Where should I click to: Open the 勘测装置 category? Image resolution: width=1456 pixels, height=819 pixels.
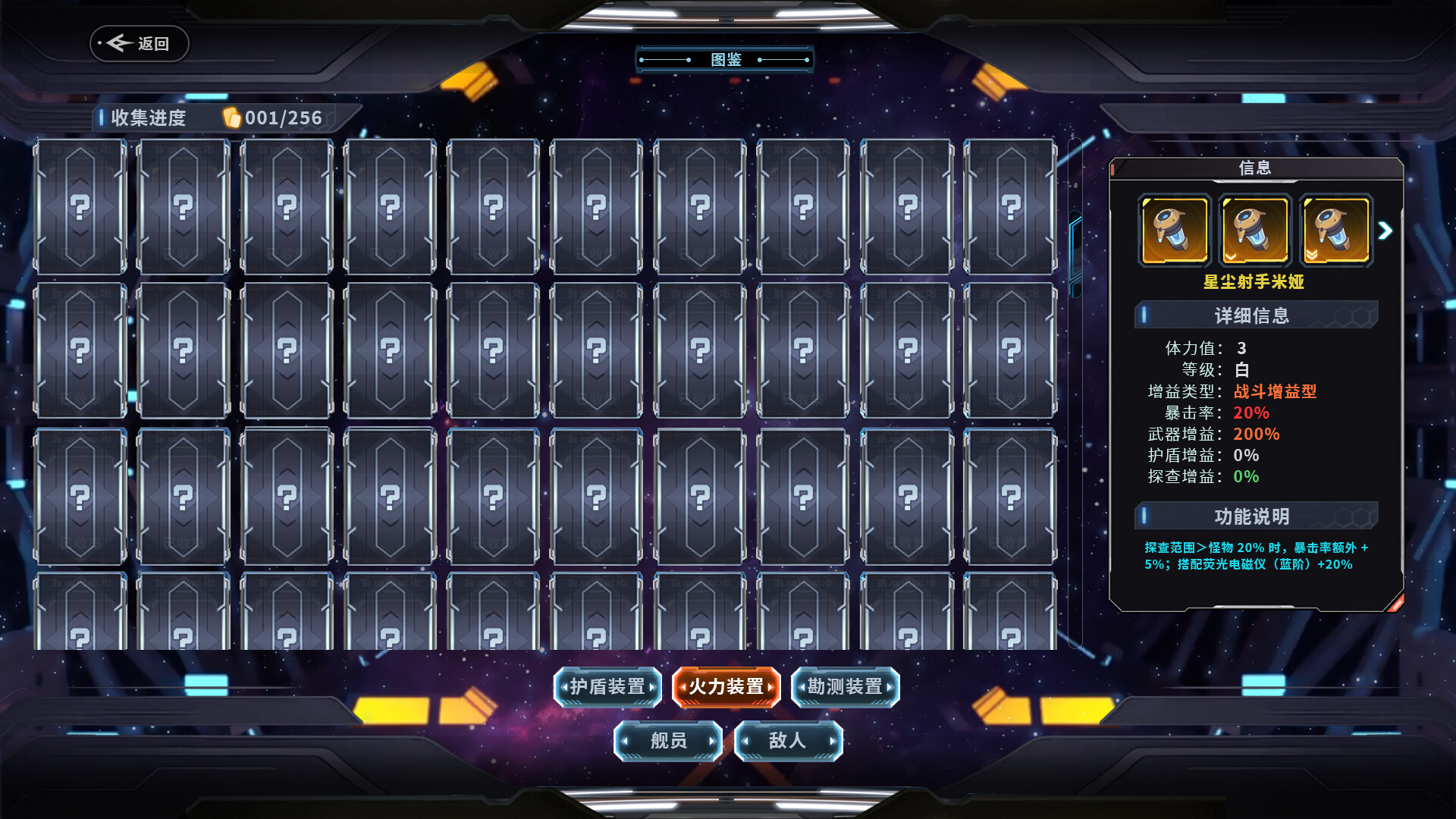tap(845, 687)
